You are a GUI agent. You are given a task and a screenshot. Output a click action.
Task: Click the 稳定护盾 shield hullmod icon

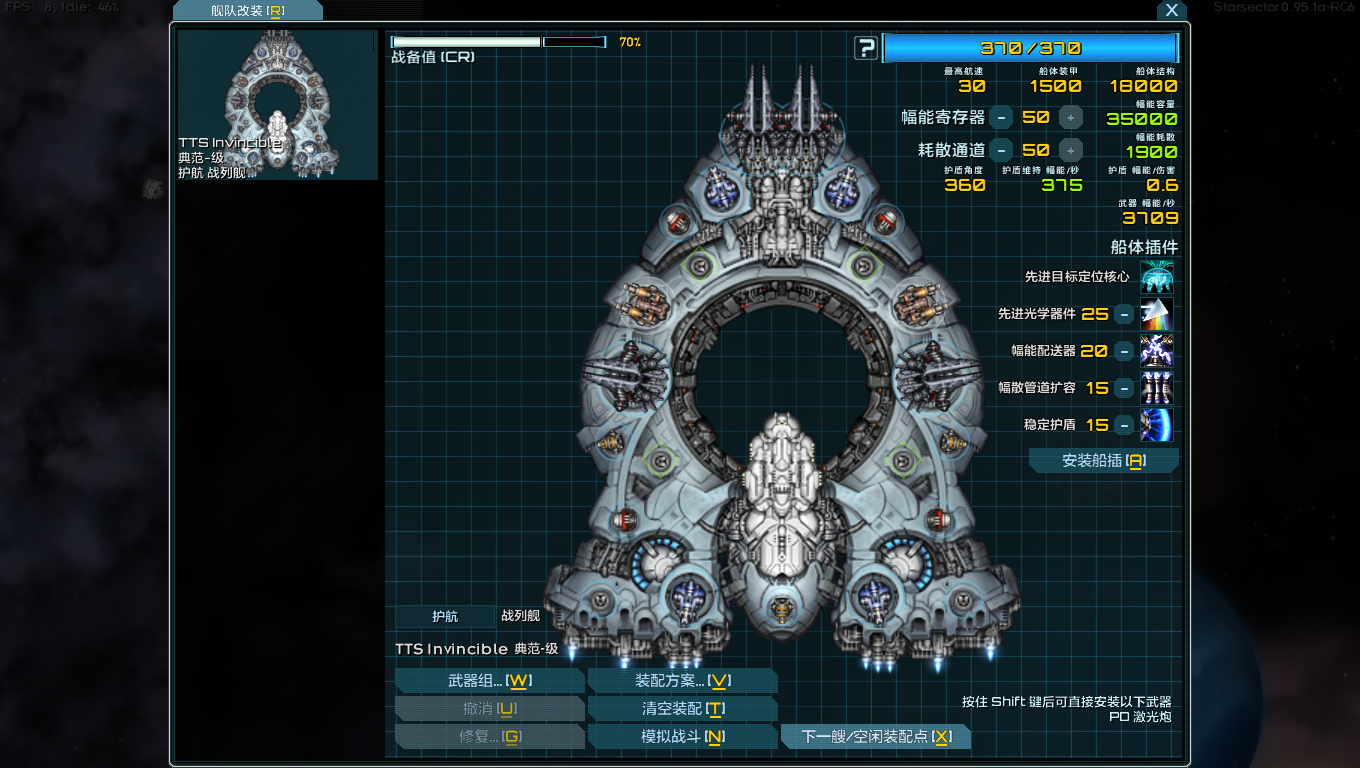(x=1156, y=425)
